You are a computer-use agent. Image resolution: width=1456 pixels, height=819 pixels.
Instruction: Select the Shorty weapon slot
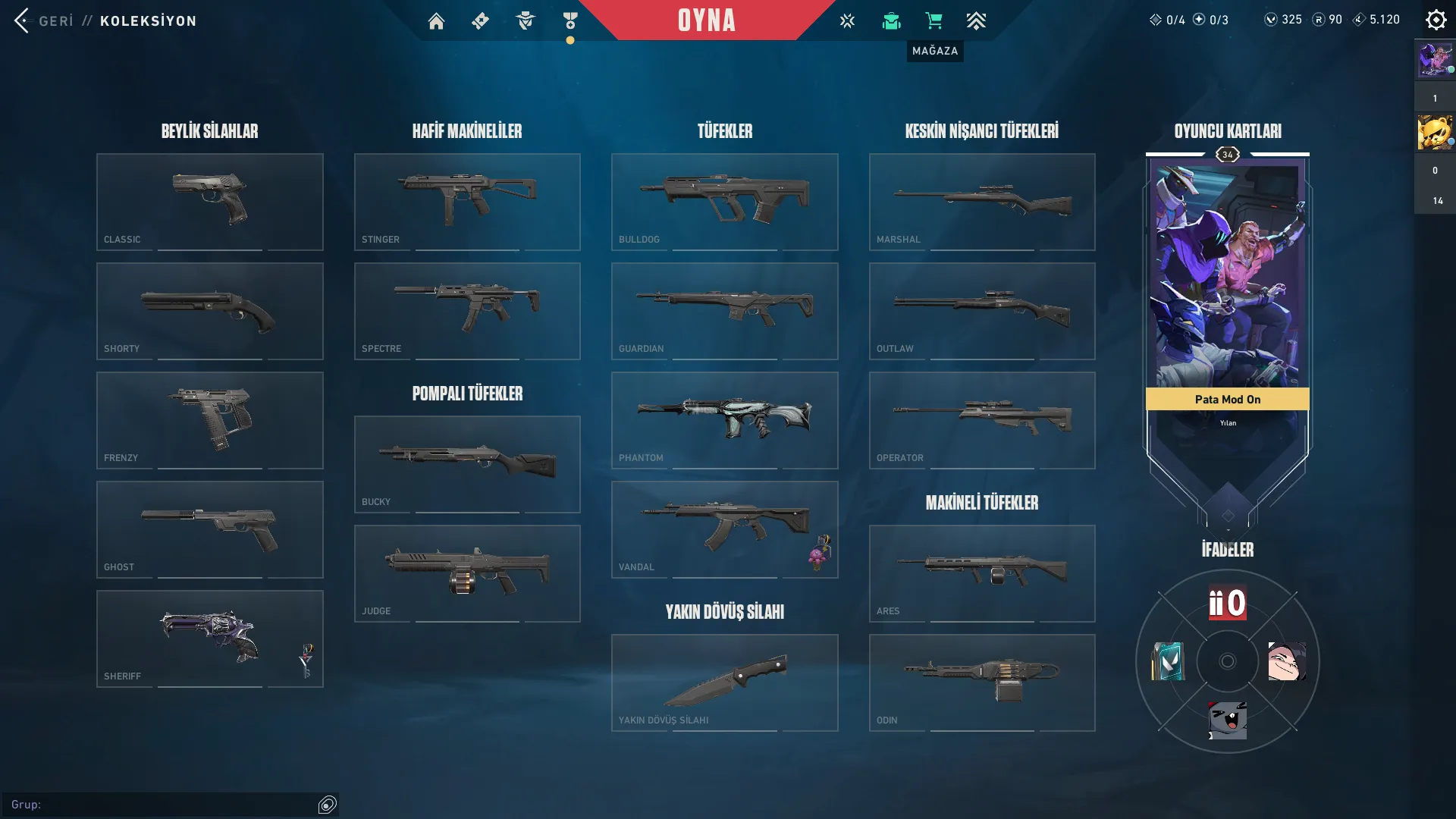(x=209, y=311)
